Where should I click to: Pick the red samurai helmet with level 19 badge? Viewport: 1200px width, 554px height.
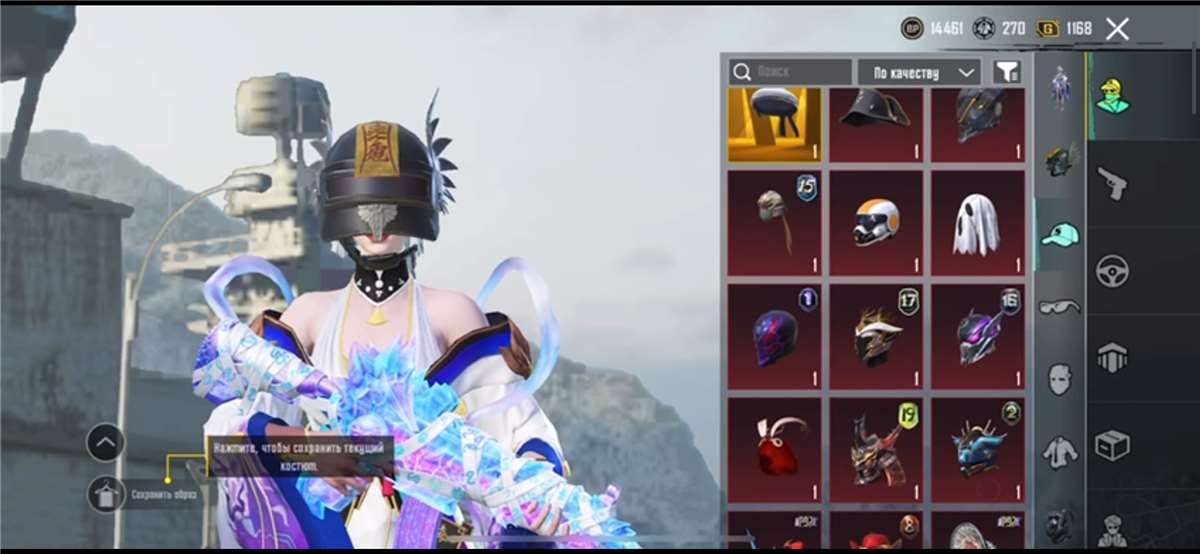[x=876, y=449]
